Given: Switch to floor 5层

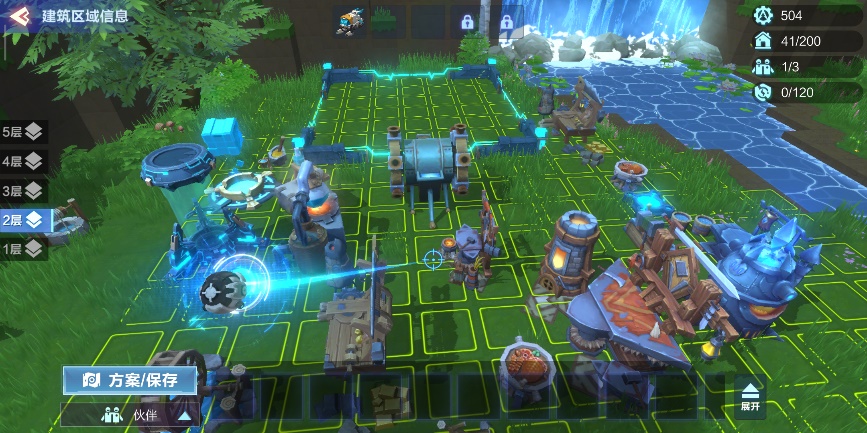Looking at the screenshot, I should [23, 132].
